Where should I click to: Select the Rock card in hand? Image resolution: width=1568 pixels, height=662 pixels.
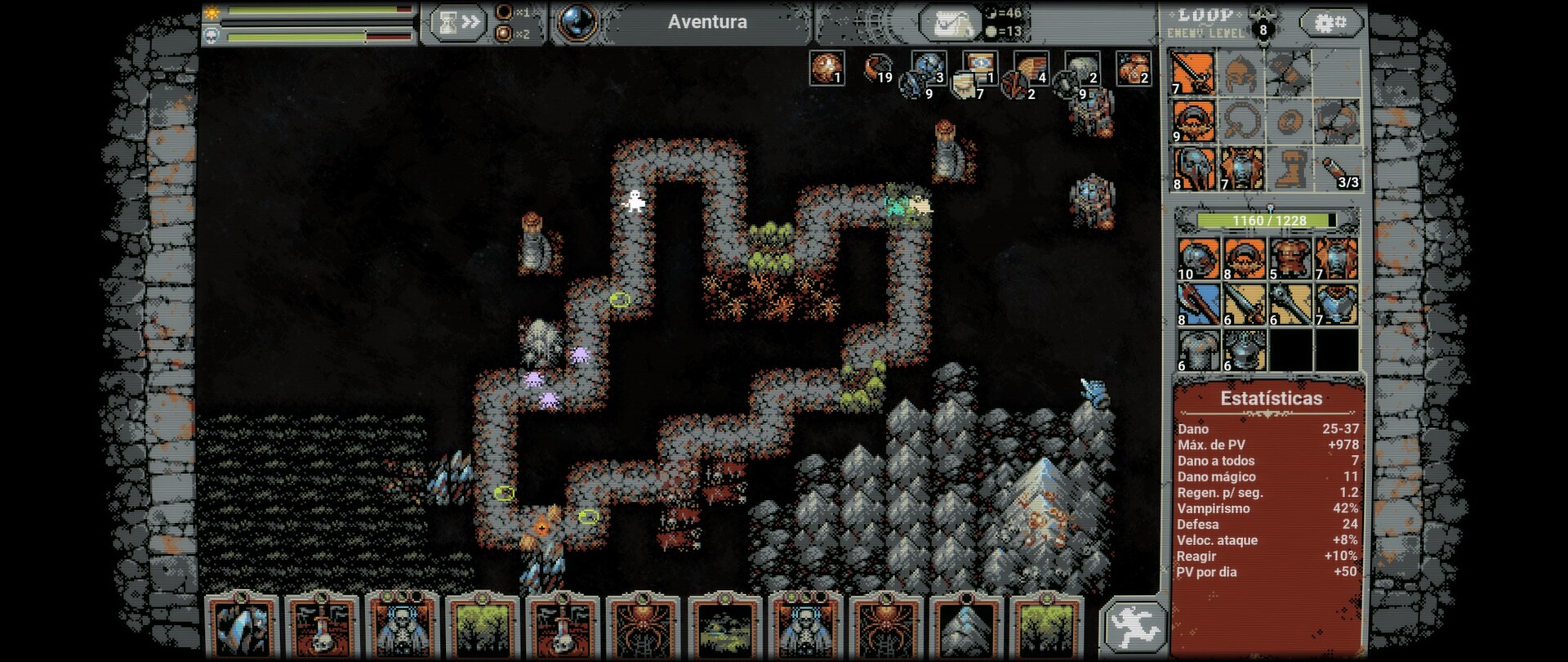point(241,628)
